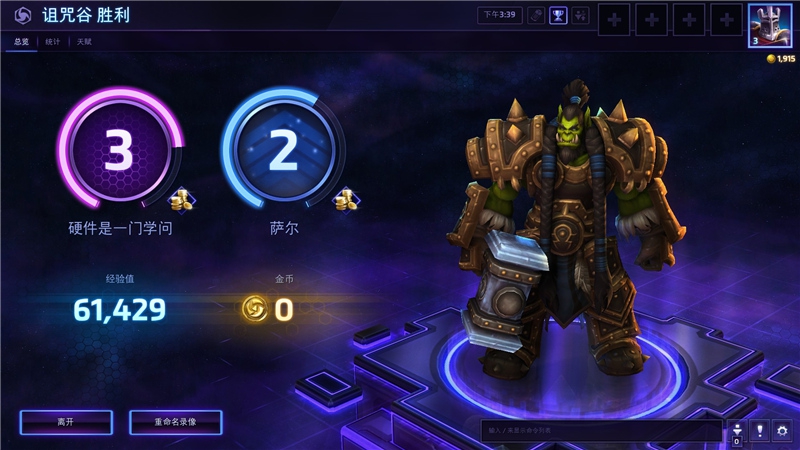Select the 总览 (Overview) tab

pos(20,42)
